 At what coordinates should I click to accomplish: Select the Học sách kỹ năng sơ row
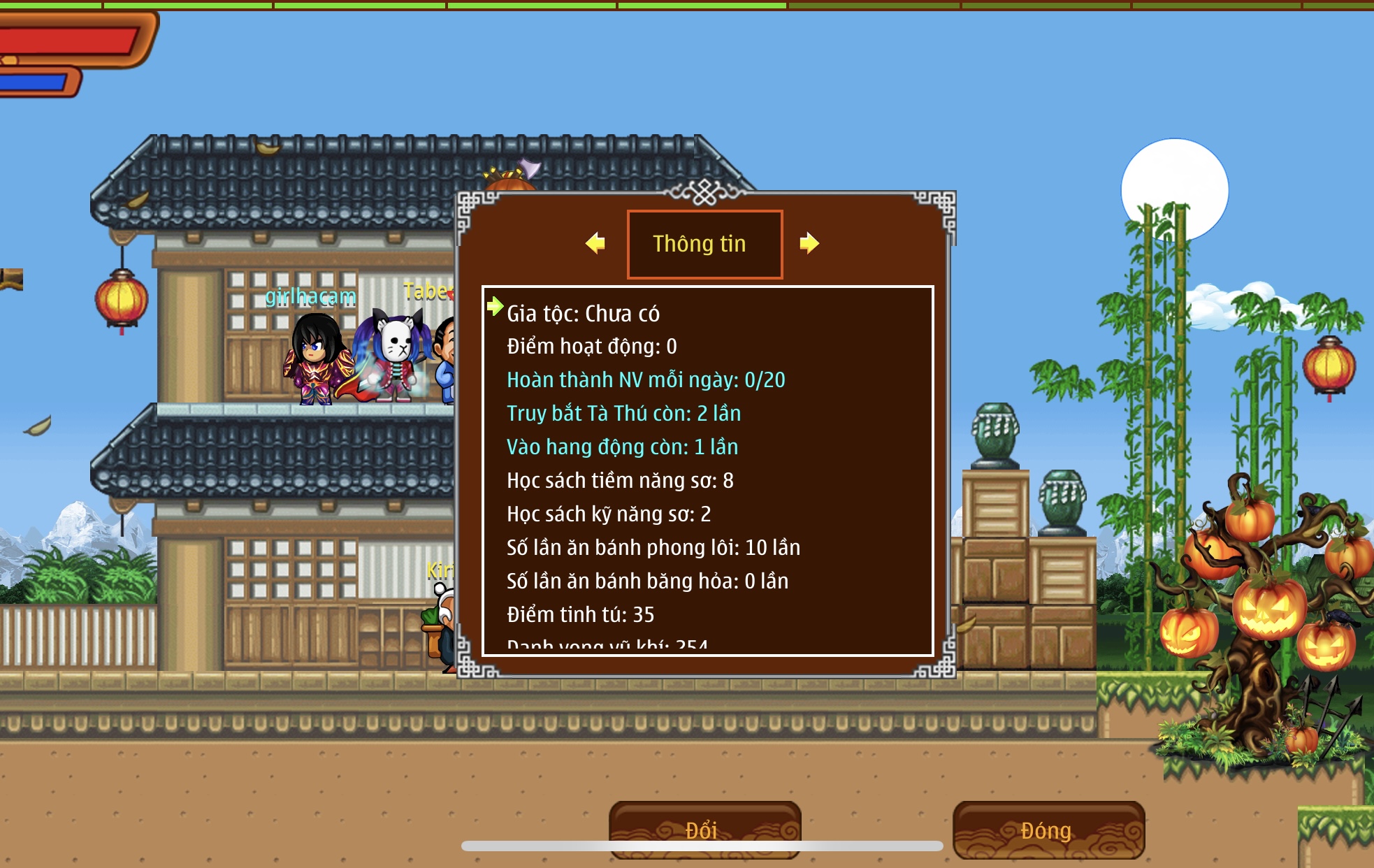point(608,514)
